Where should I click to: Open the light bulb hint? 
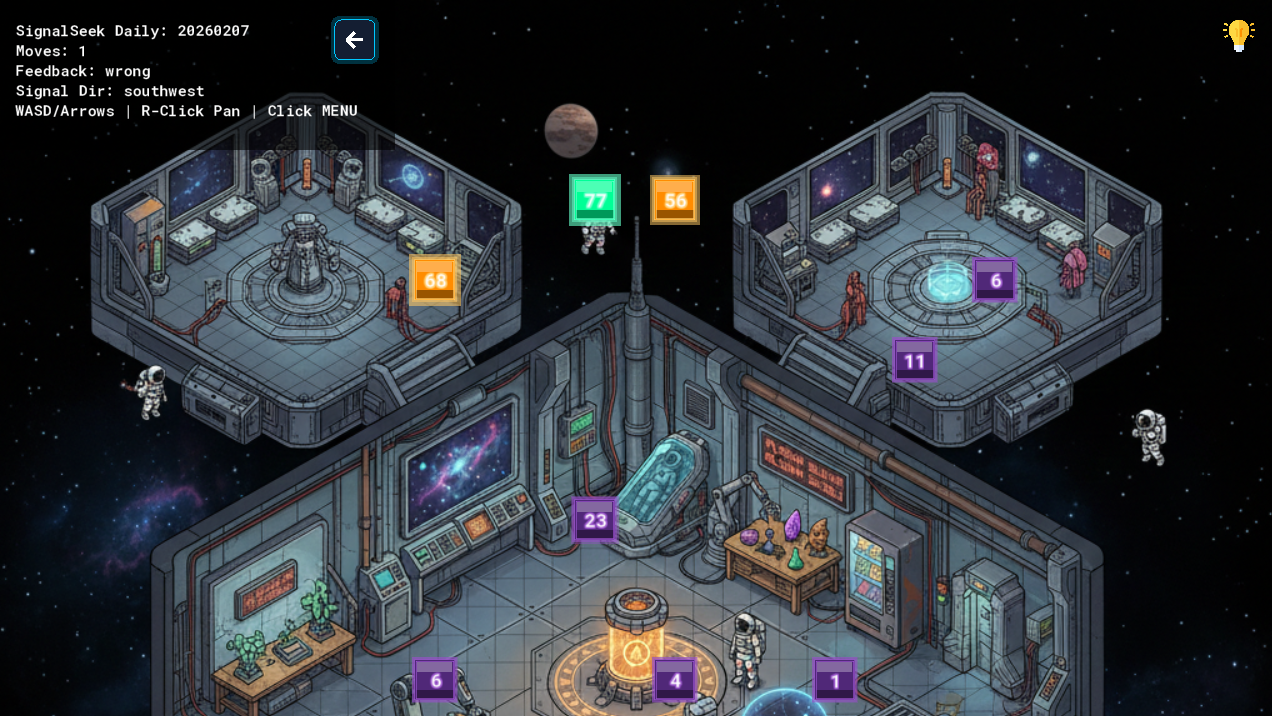[x=1238, y=35]
